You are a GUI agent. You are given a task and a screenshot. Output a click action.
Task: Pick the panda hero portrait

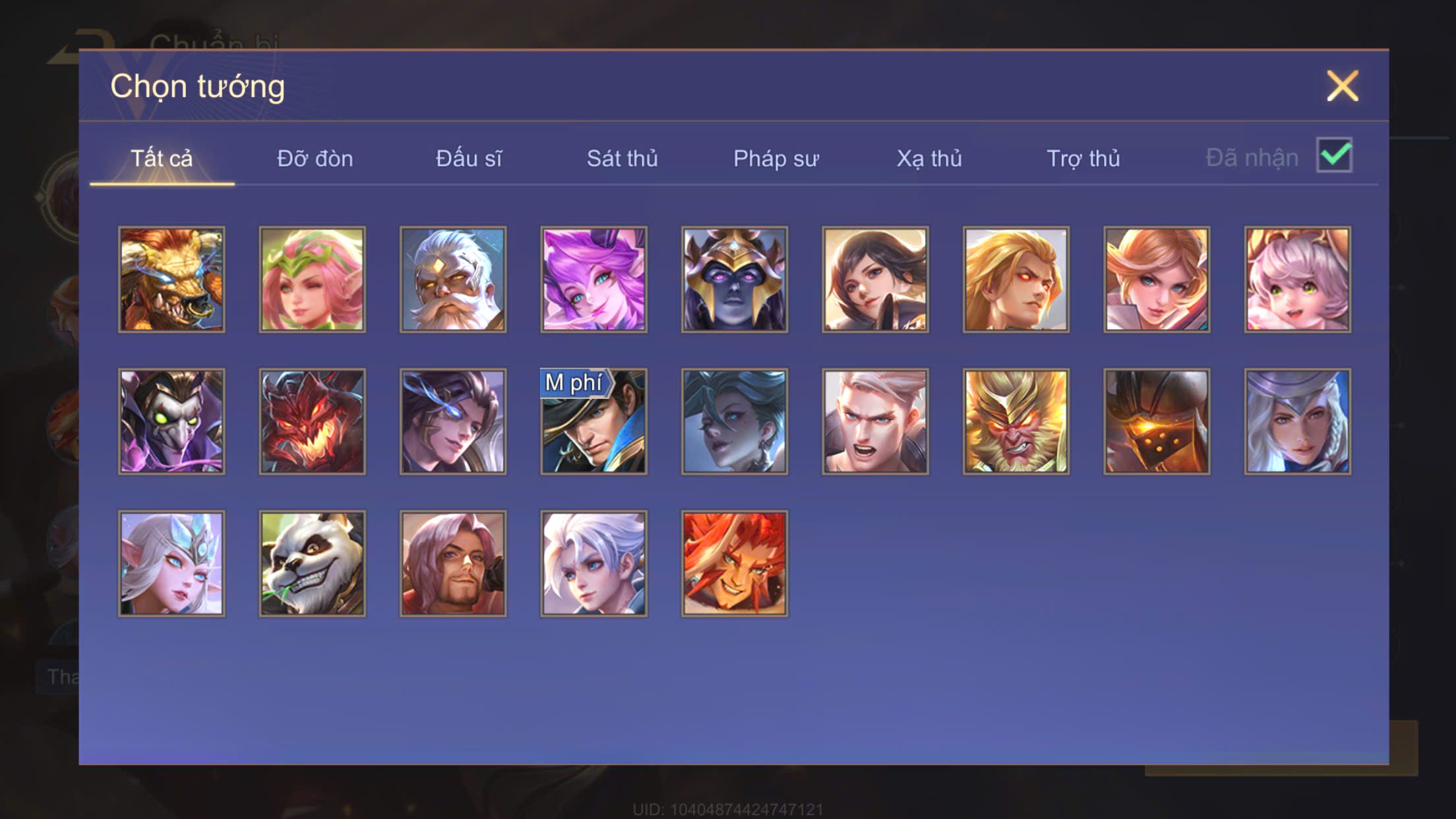coord(312,564)
